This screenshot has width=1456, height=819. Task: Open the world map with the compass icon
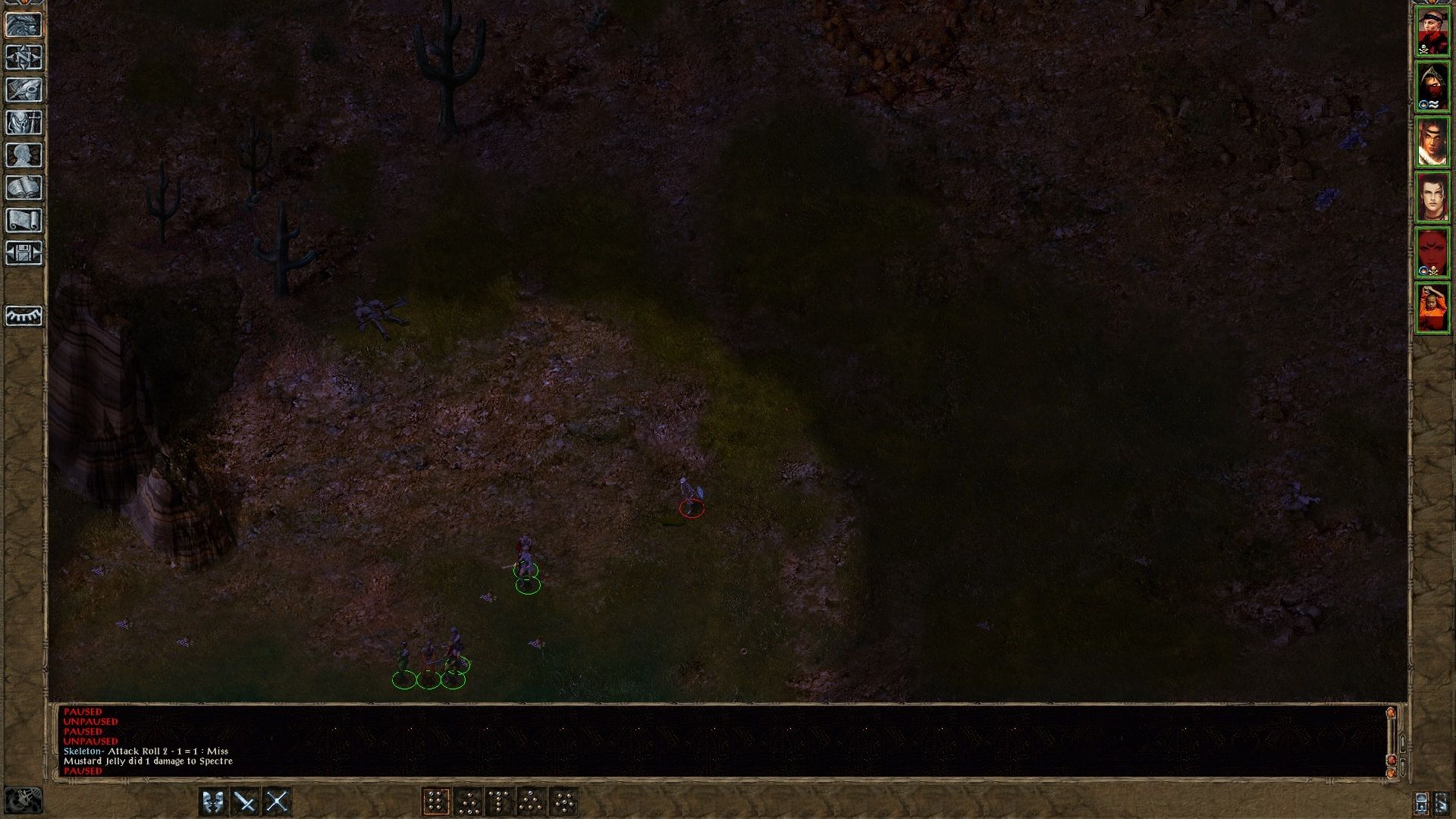25,58
